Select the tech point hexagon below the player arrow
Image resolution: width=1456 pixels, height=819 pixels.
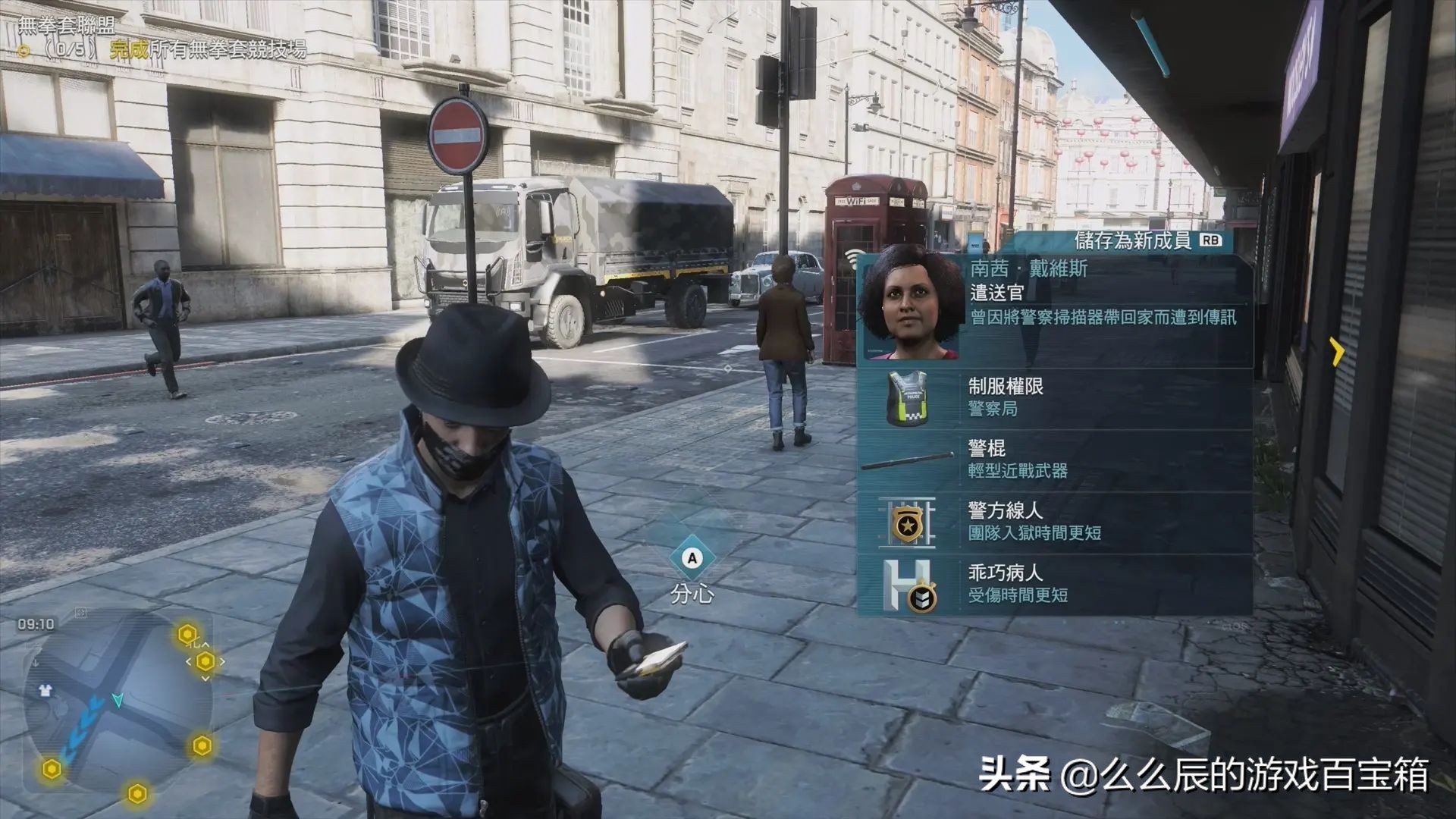coord(136,792)
